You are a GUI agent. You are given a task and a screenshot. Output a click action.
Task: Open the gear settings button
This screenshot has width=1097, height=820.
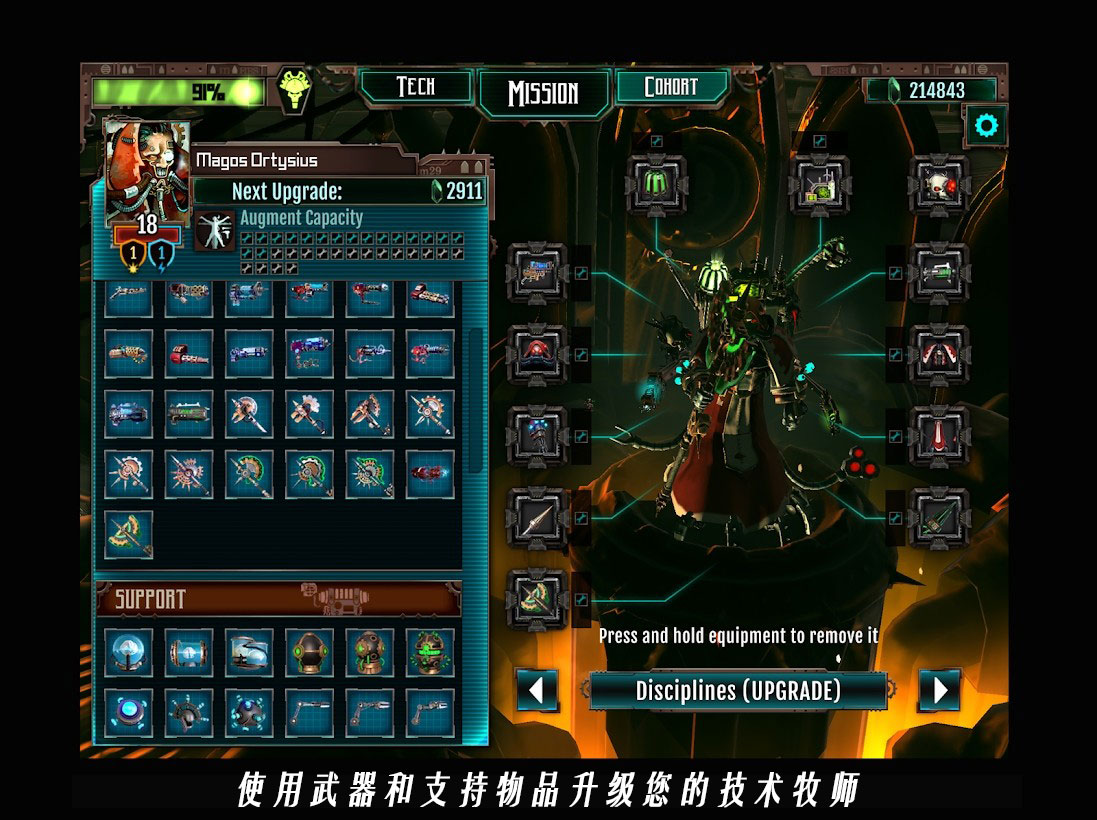pyautogui.click(x=986, y=126)
